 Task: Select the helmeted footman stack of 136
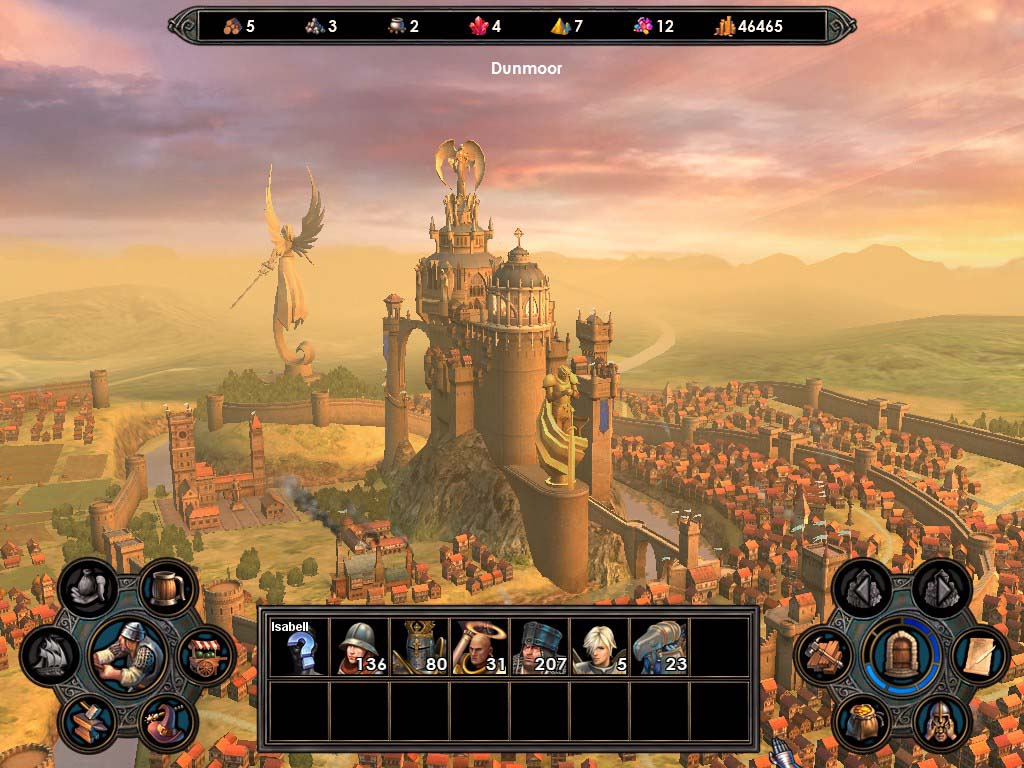[x=359, y=647]
